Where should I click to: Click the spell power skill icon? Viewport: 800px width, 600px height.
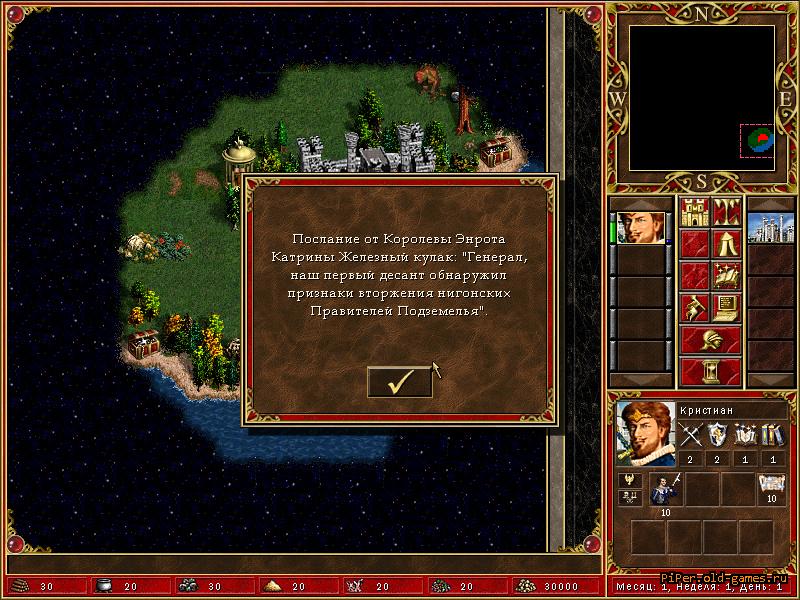(x=745, y=435)
